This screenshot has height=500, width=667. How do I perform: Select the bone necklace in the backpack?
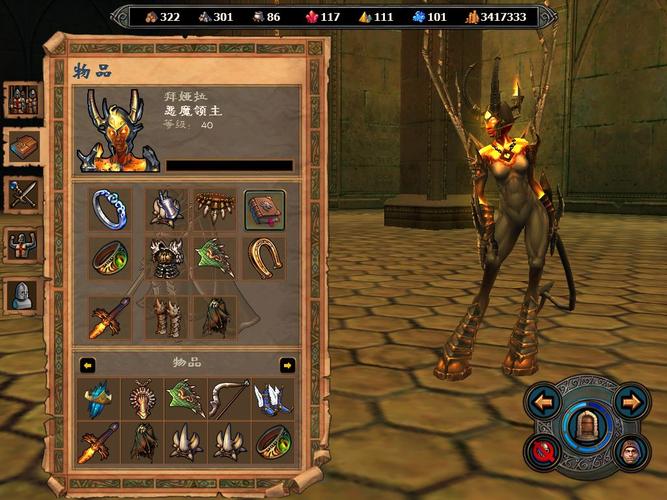(x=143, y=398)
